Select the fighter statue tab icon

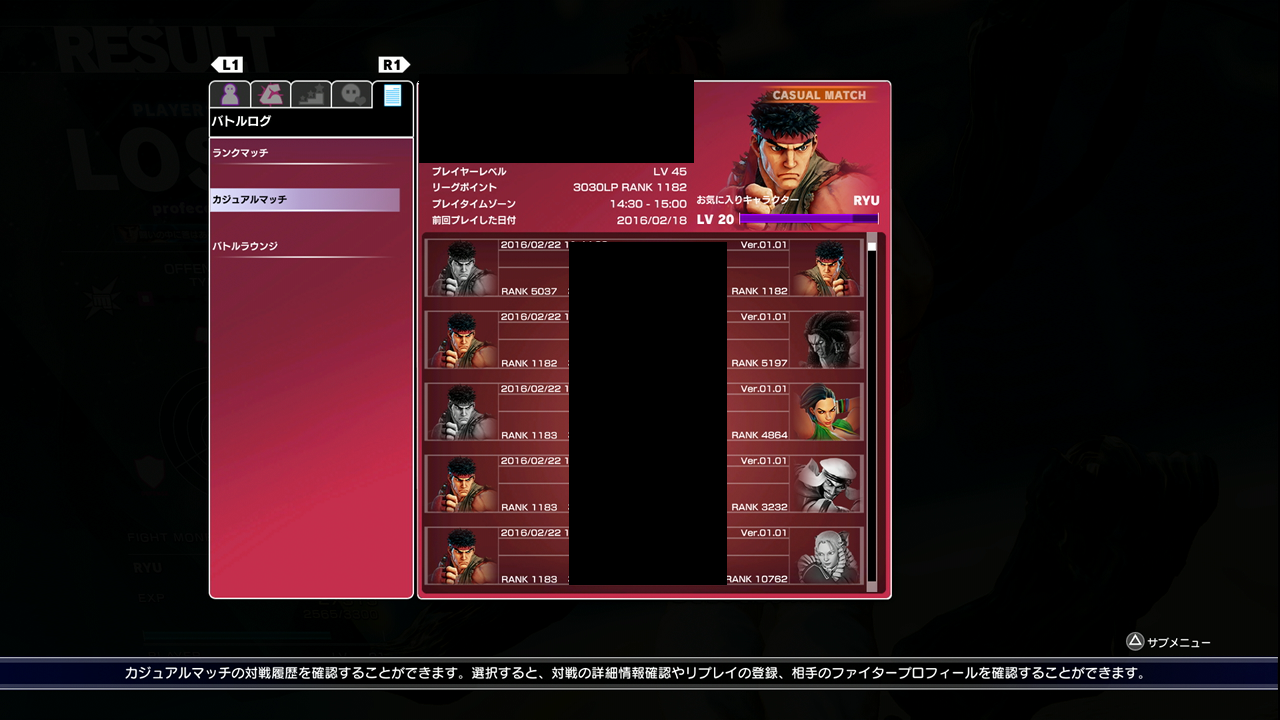pyautogui.click(x=269, y=93)
